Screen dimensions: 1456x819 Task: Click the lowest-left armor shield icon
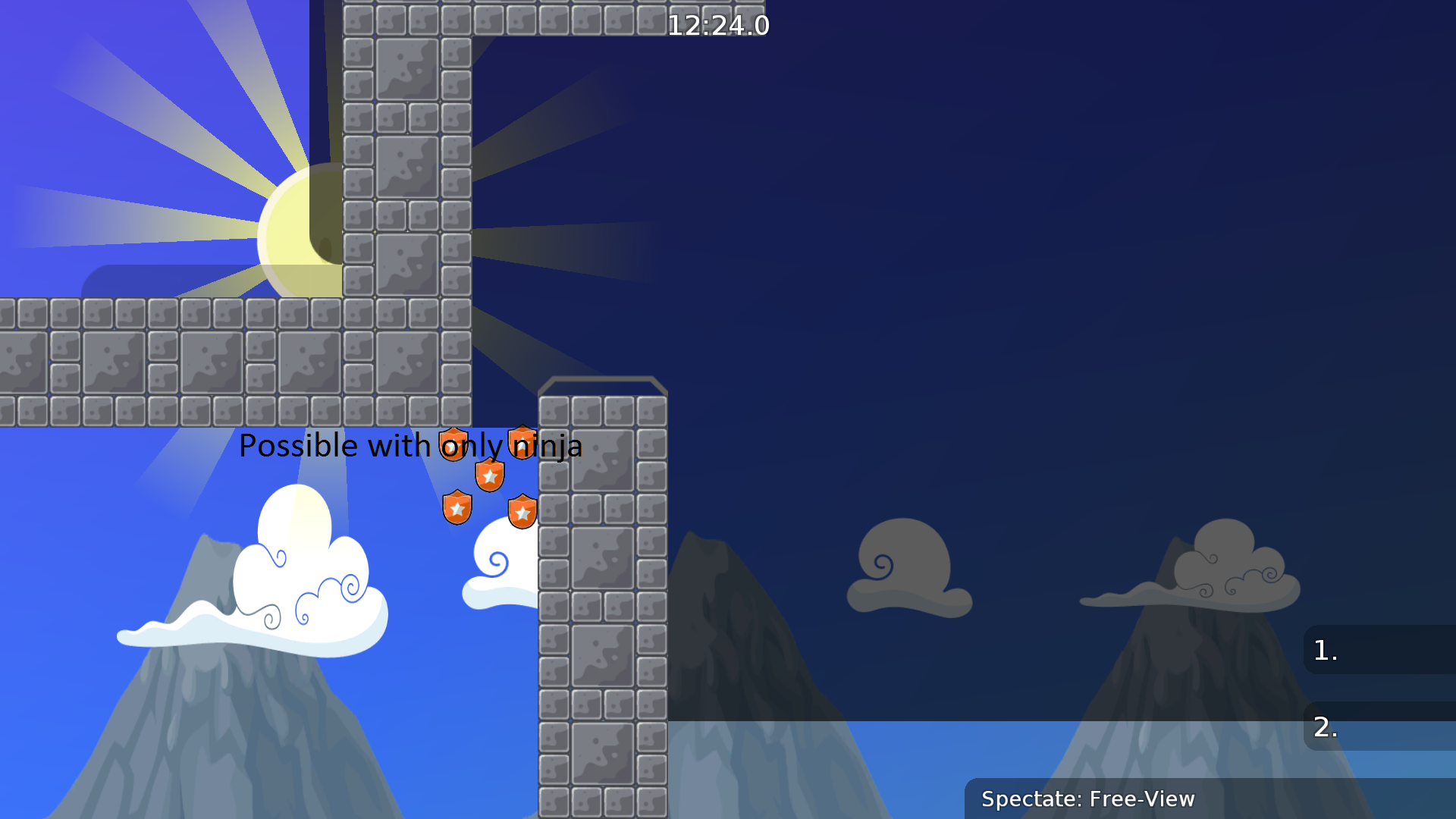coord(456,509)
